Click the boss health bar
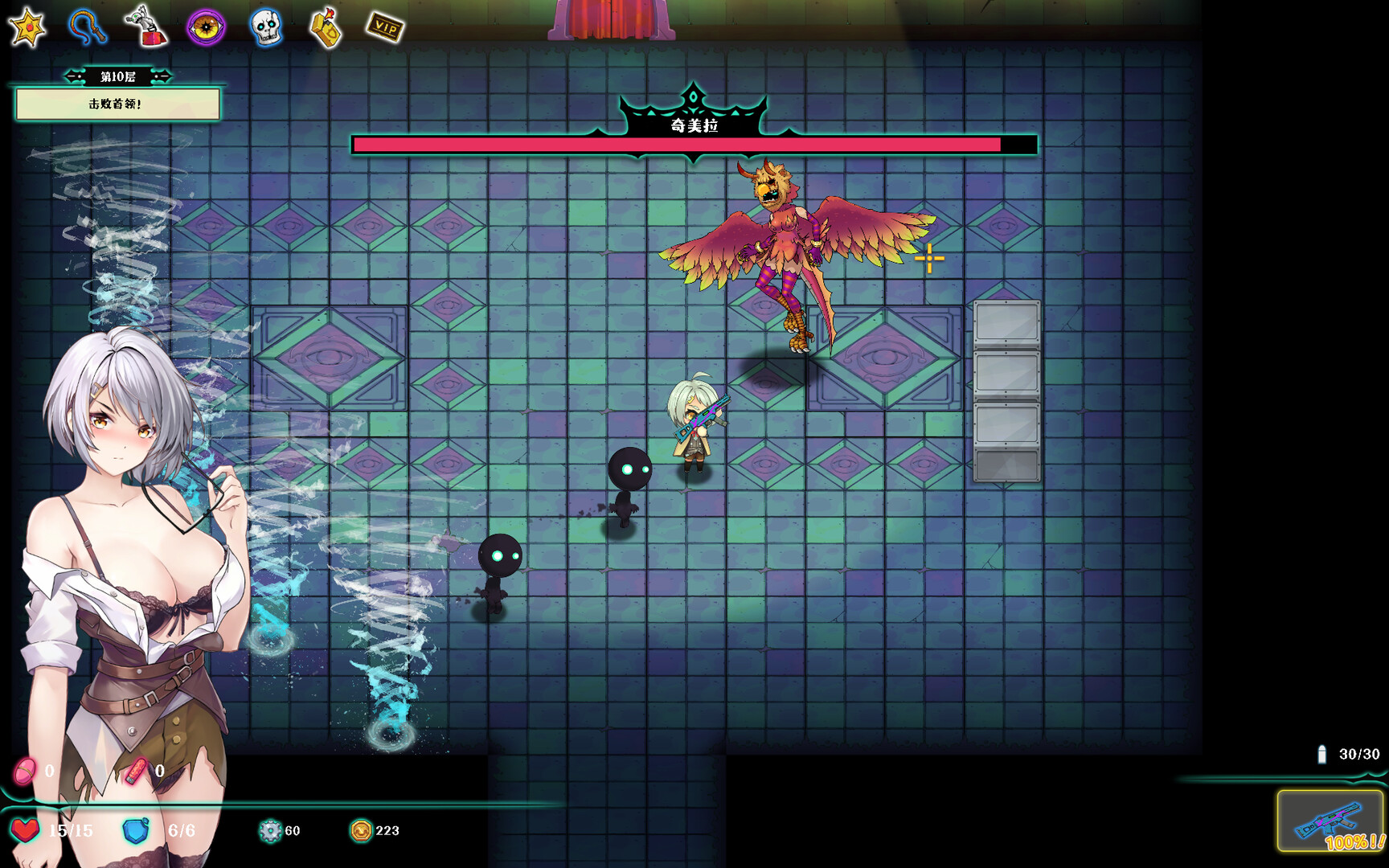The width and height of the screenshot is (1389, 868). pos(693,146)
